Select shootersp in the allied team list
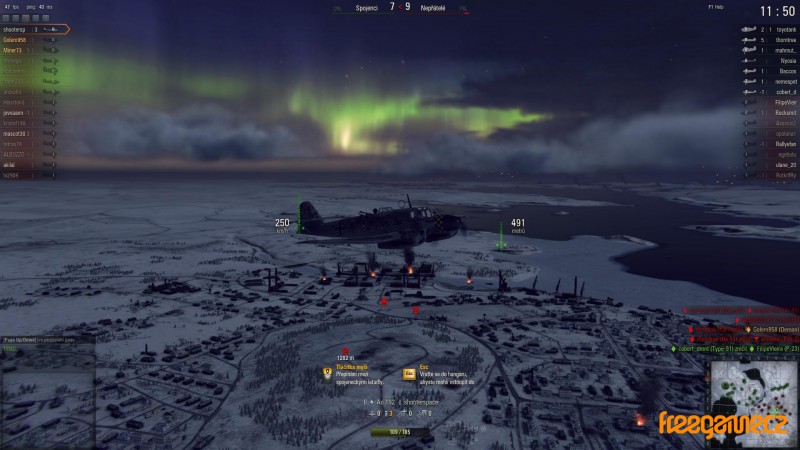Screen dimensions: 800x450 [x=20, y=29]
